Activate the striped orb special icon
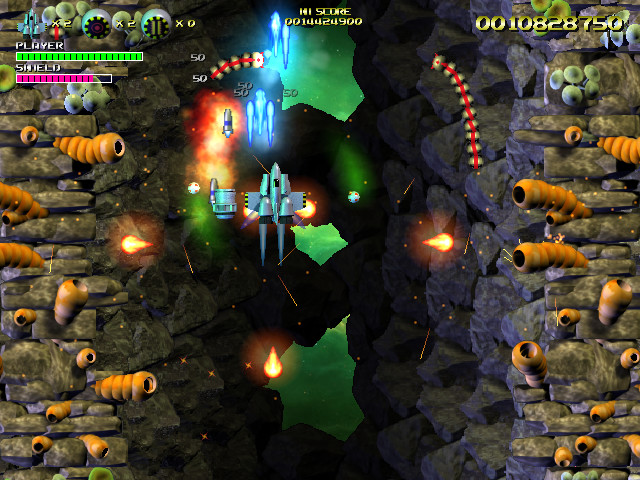The image size is (640, 480). click(x=156, y=22)
